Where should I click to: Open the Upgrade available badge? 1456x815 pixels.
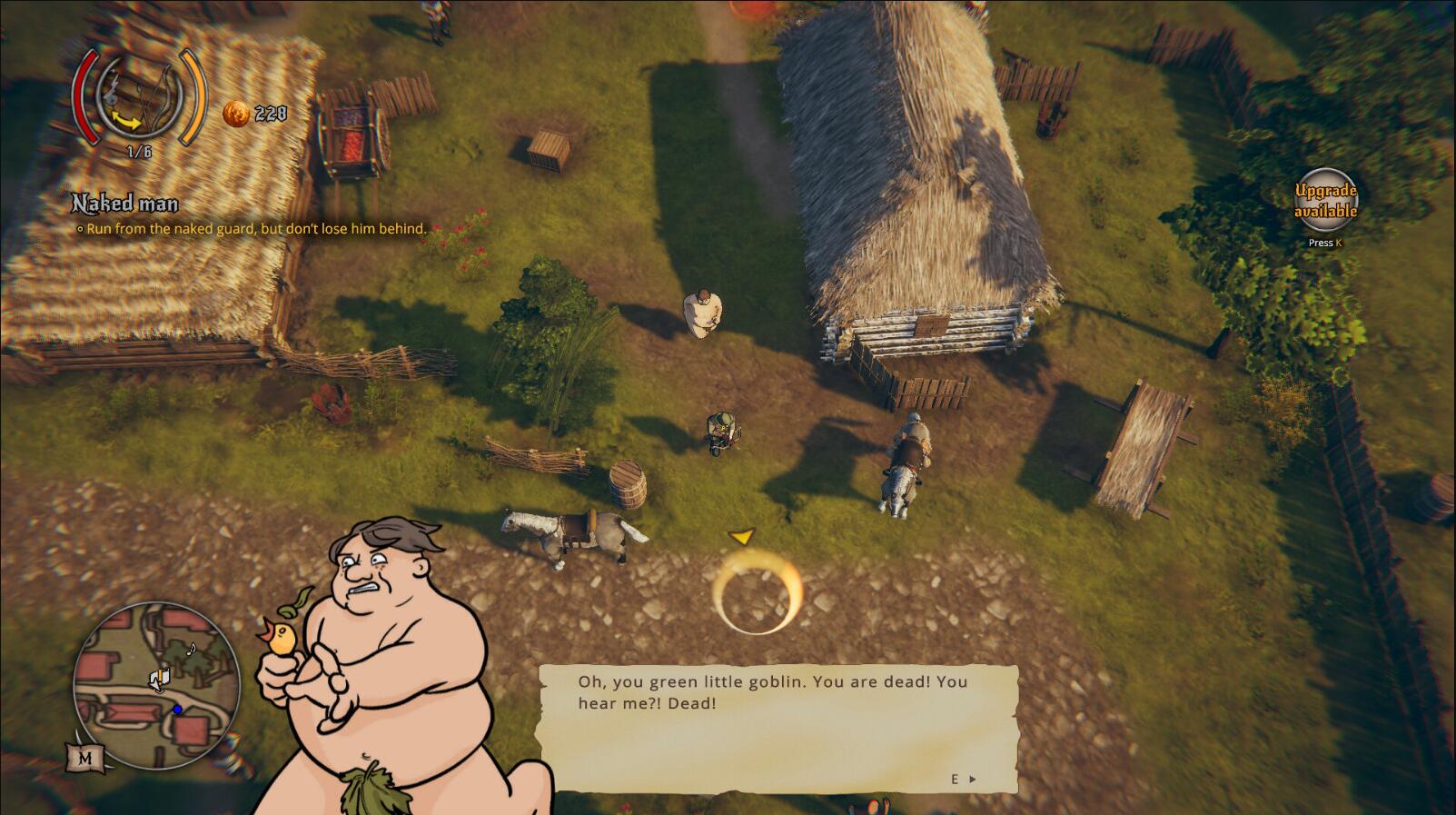pos(1327,200)
